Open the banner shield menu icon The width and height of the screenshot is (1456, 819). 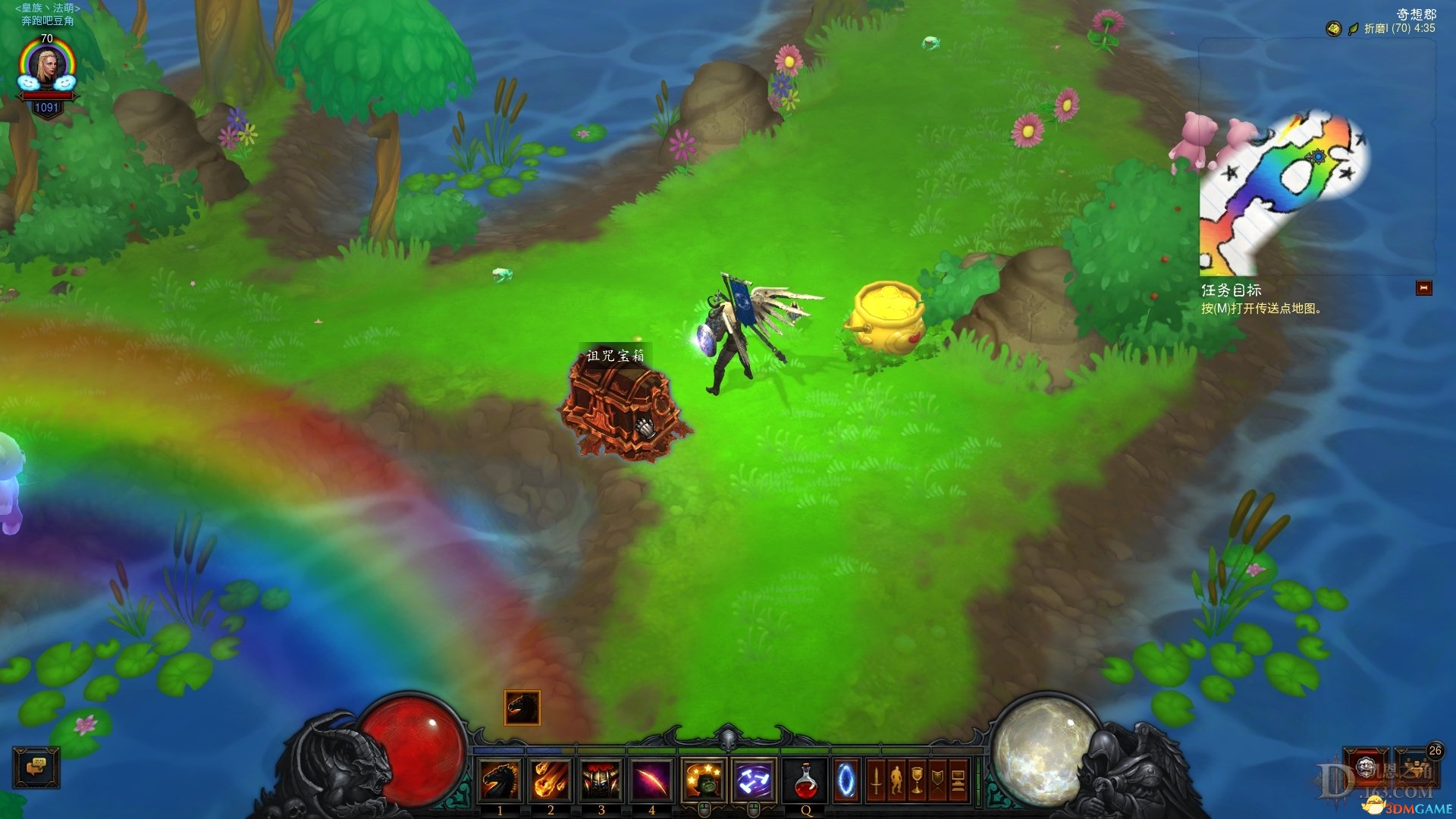(937, 780)
